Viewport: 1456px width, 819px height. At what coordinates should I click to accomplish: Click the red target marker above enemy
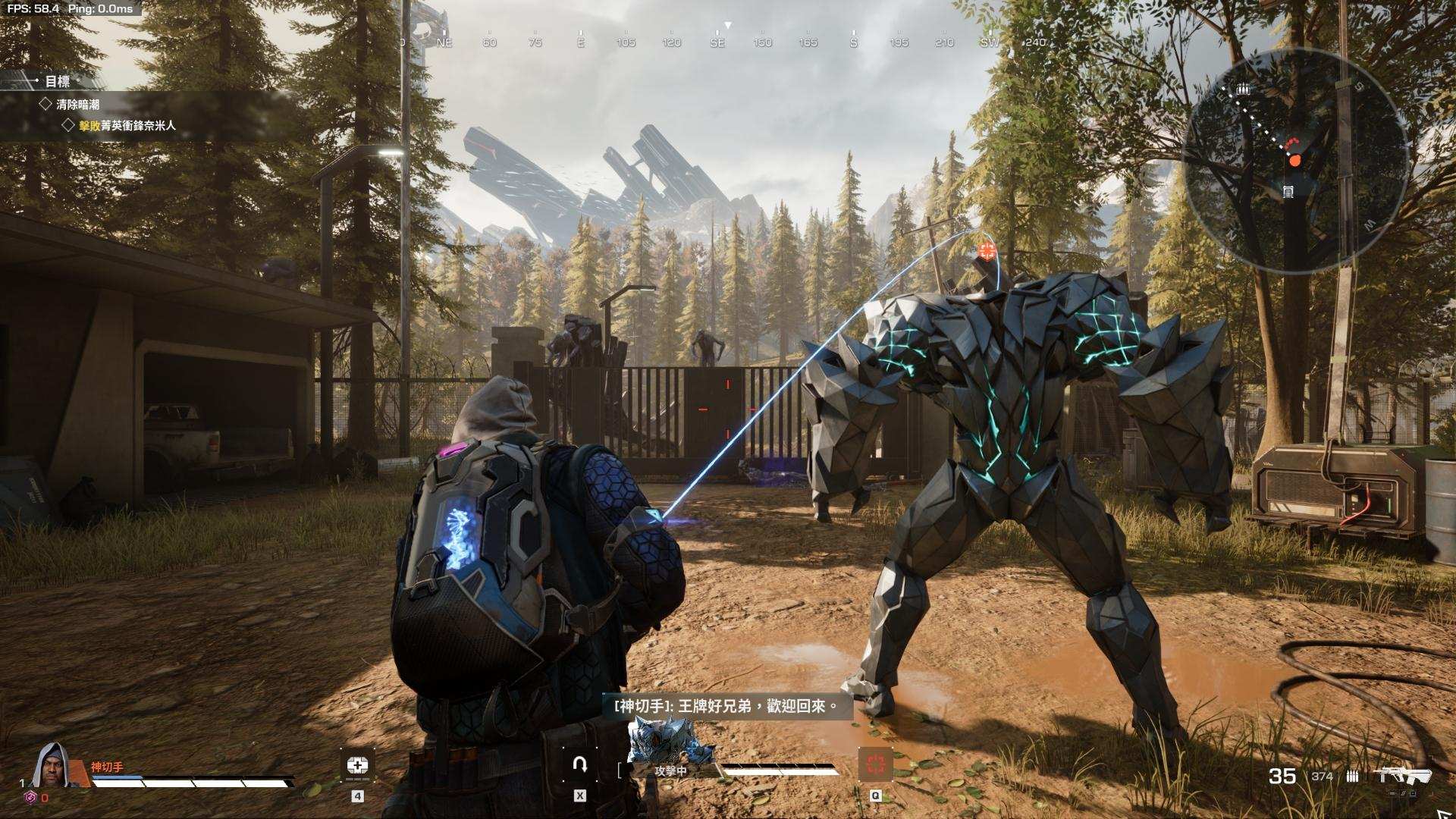click(987, 251)
